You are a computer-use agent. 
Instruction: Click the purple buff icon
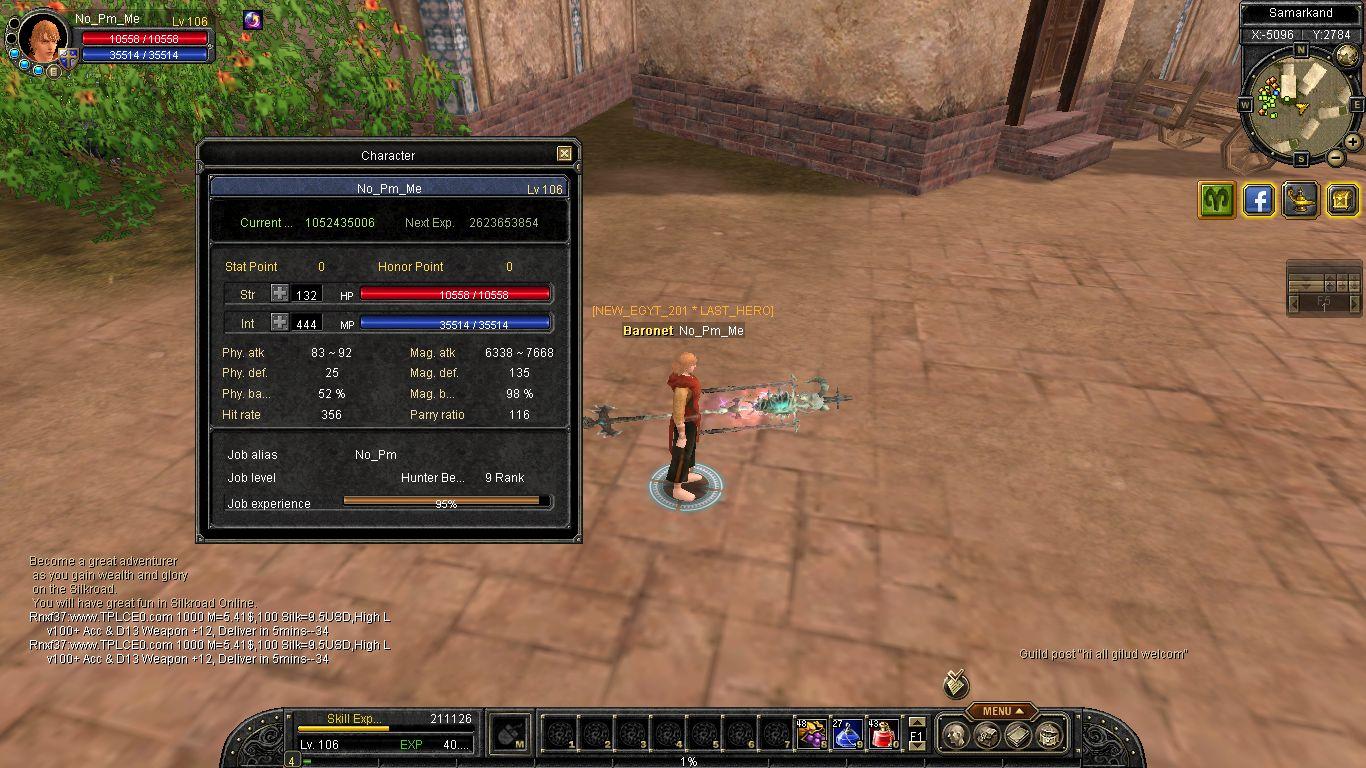[x=253, y=20]
